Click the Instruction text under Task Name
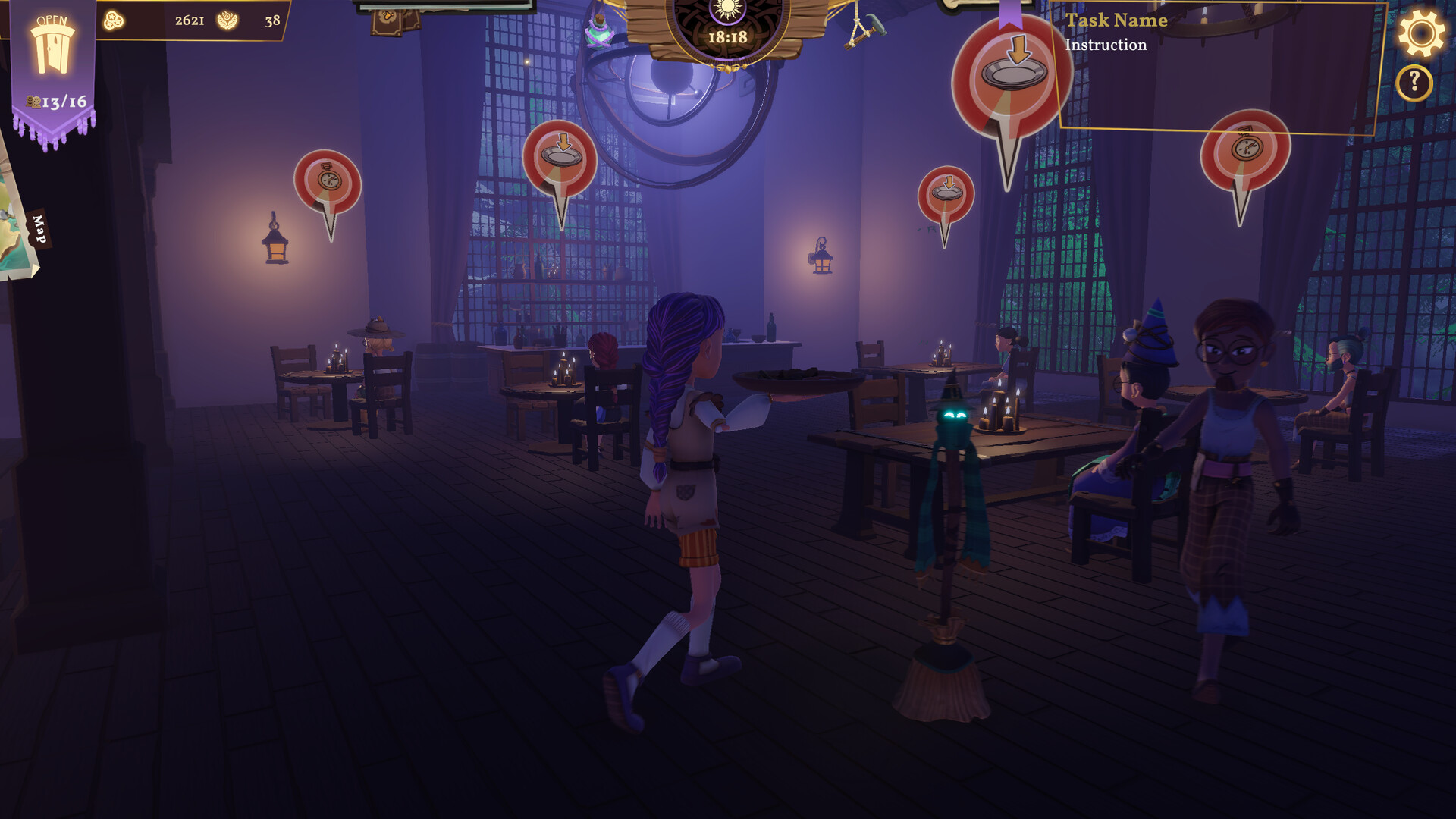 [1105, 45]
